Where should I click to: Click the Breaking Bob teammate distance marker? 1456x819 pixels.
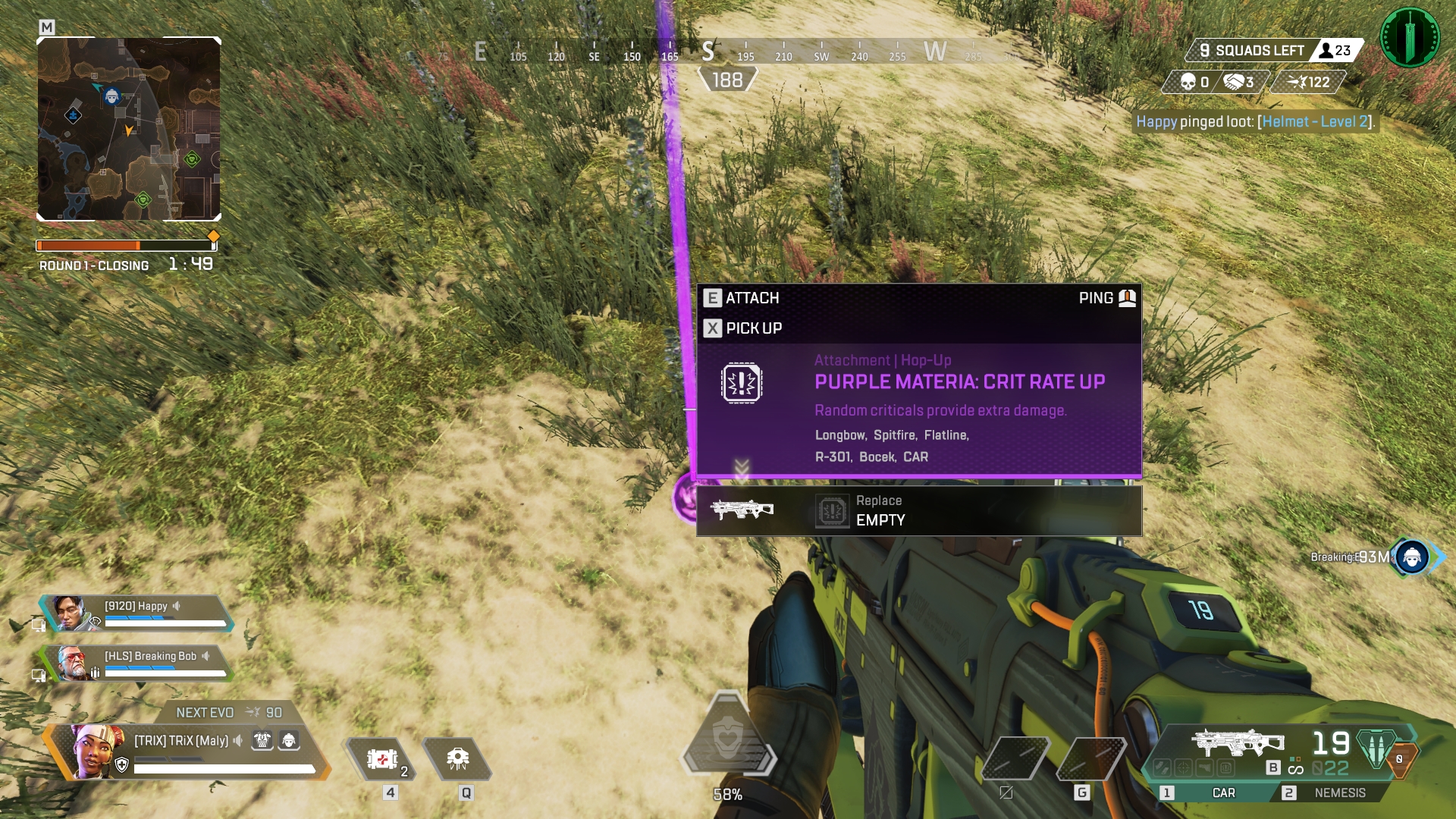pos(1411,557)
